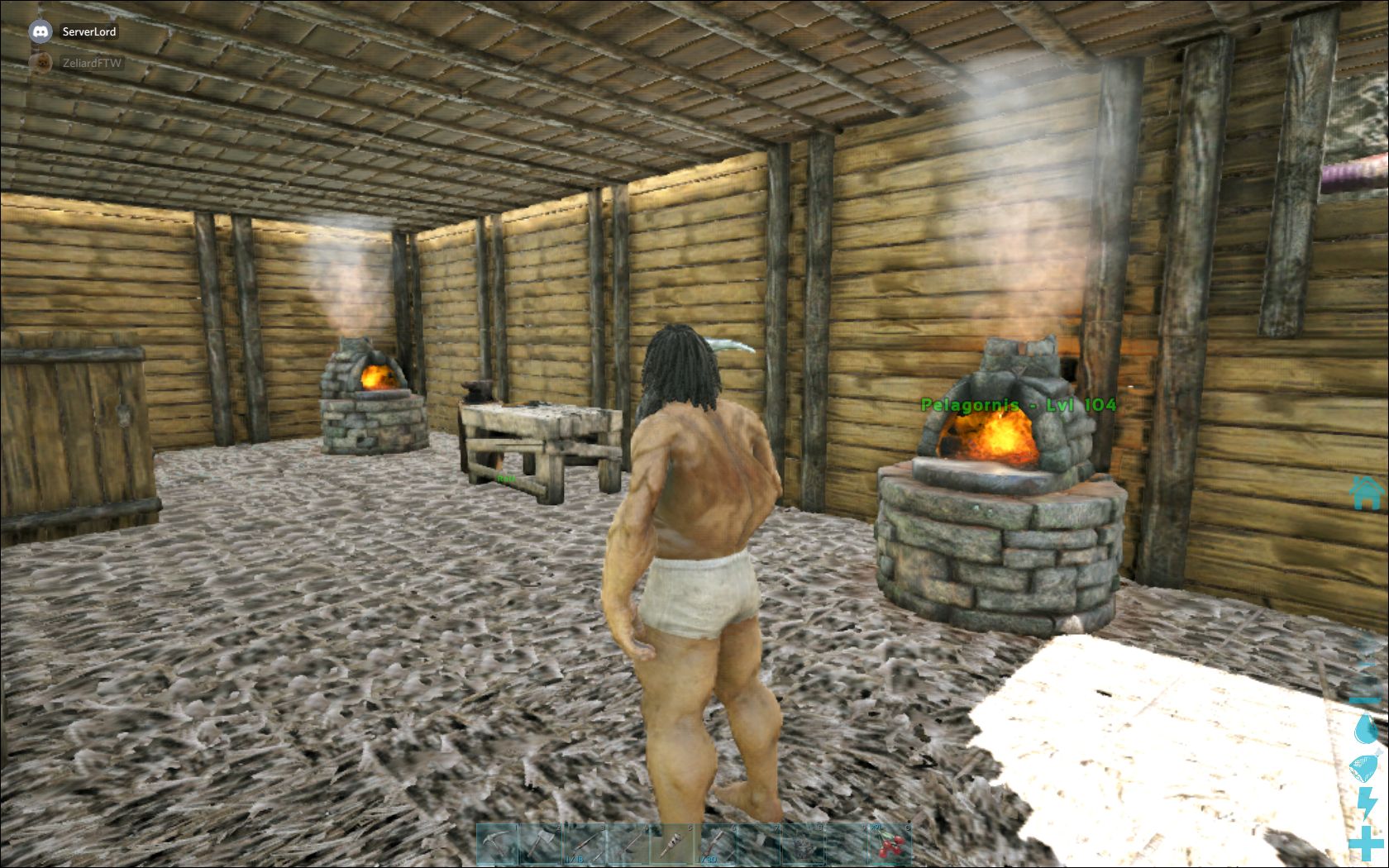Image resolution: width=1389 pixels, height=868 pixels.
Task: Click the narcotic item in hotbar slot 8
Action: tap(803, 843)
